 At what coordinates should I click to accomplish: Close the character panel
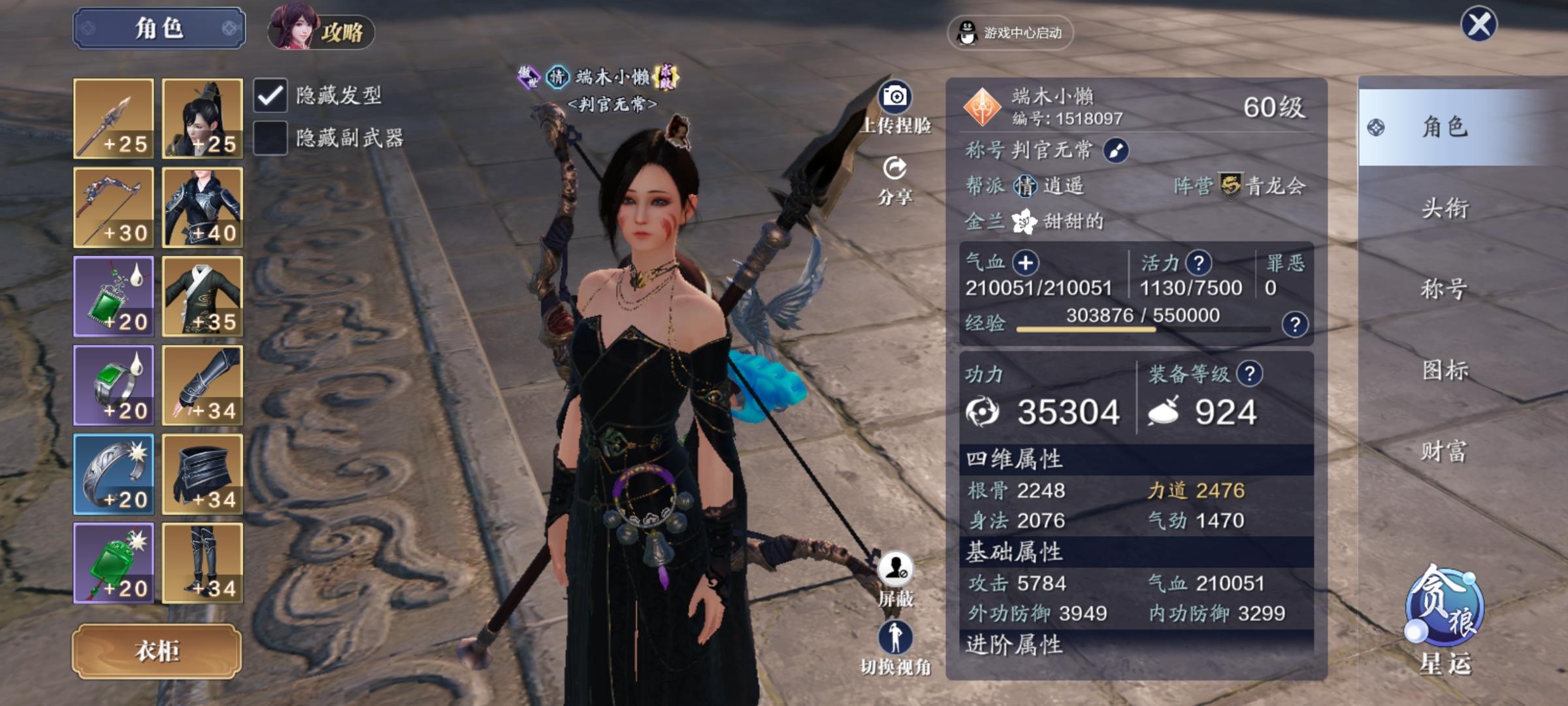[x=1478, y=25]
